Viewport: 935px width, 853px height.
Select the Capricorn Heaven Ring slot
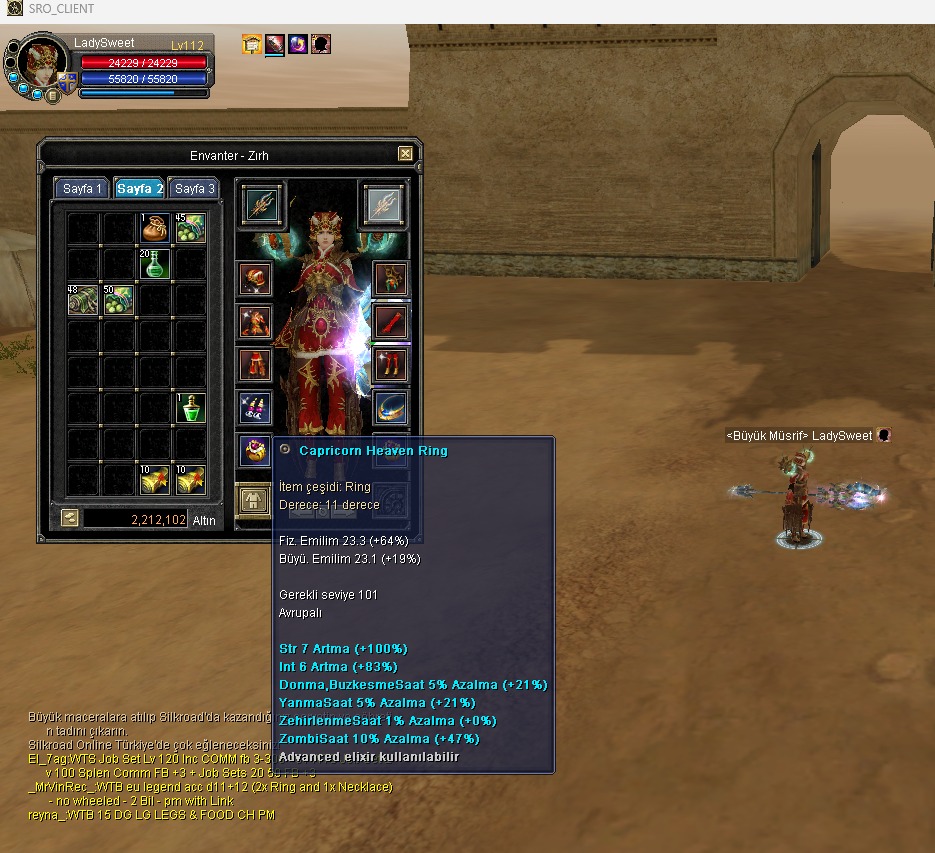click(x=255, y=451)
